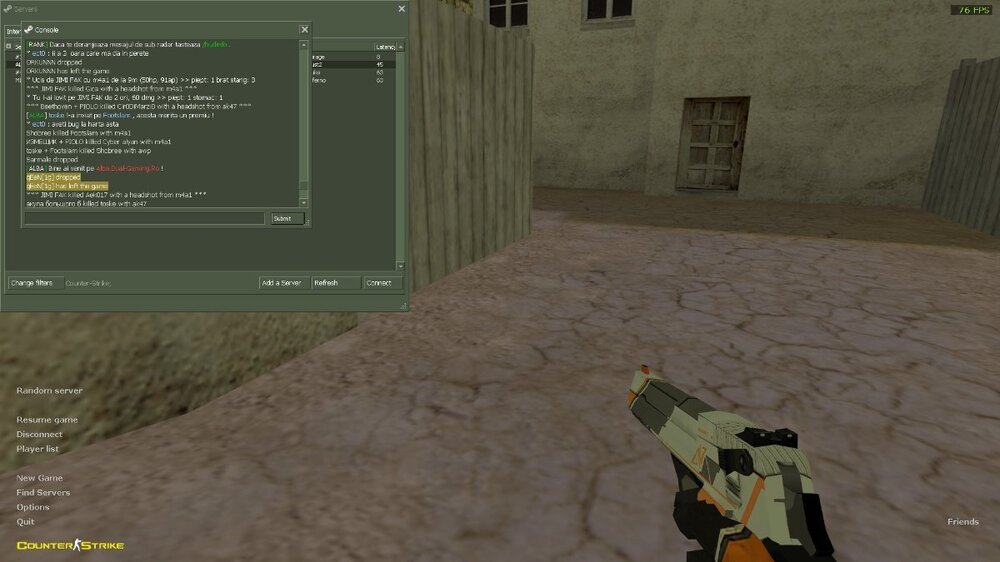Choose Random server from the menu
Screen dimensions: 1000x562
49,391
